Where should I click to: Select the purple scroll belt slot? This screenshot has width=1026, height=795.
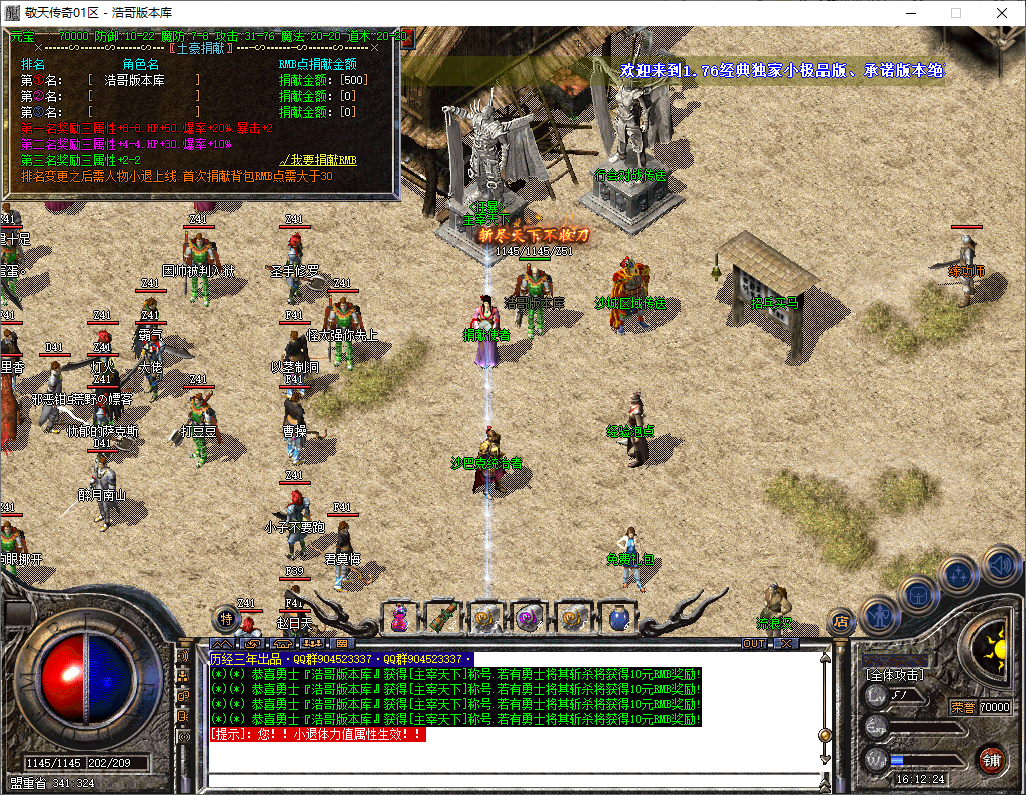(x=528, y=619)
